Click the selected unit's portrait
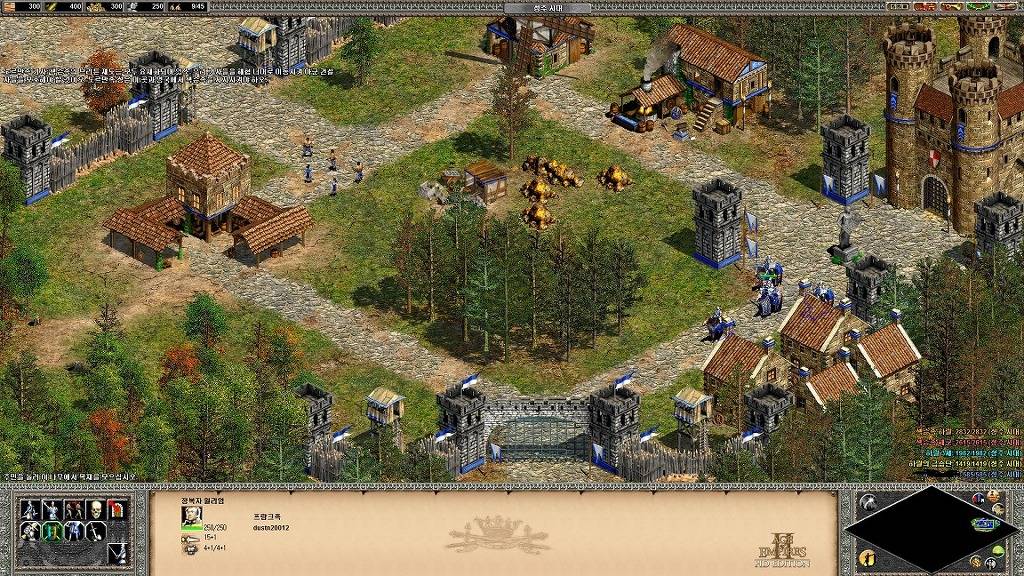 tap(191, 515)
